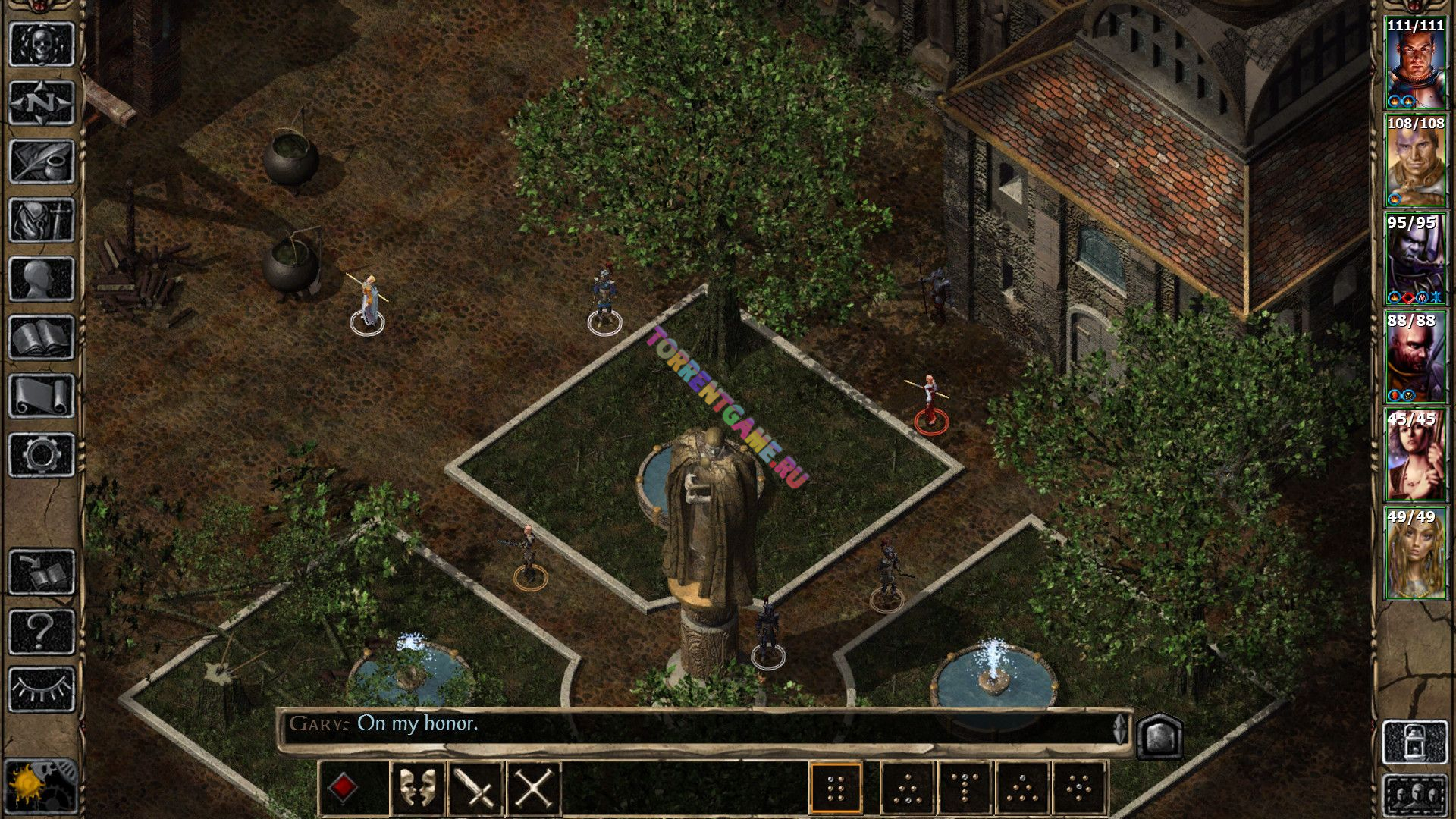This screenshot has height=819, width=1456.
Task: Choose the T-shaped party formation
Action: coord(964,788)
